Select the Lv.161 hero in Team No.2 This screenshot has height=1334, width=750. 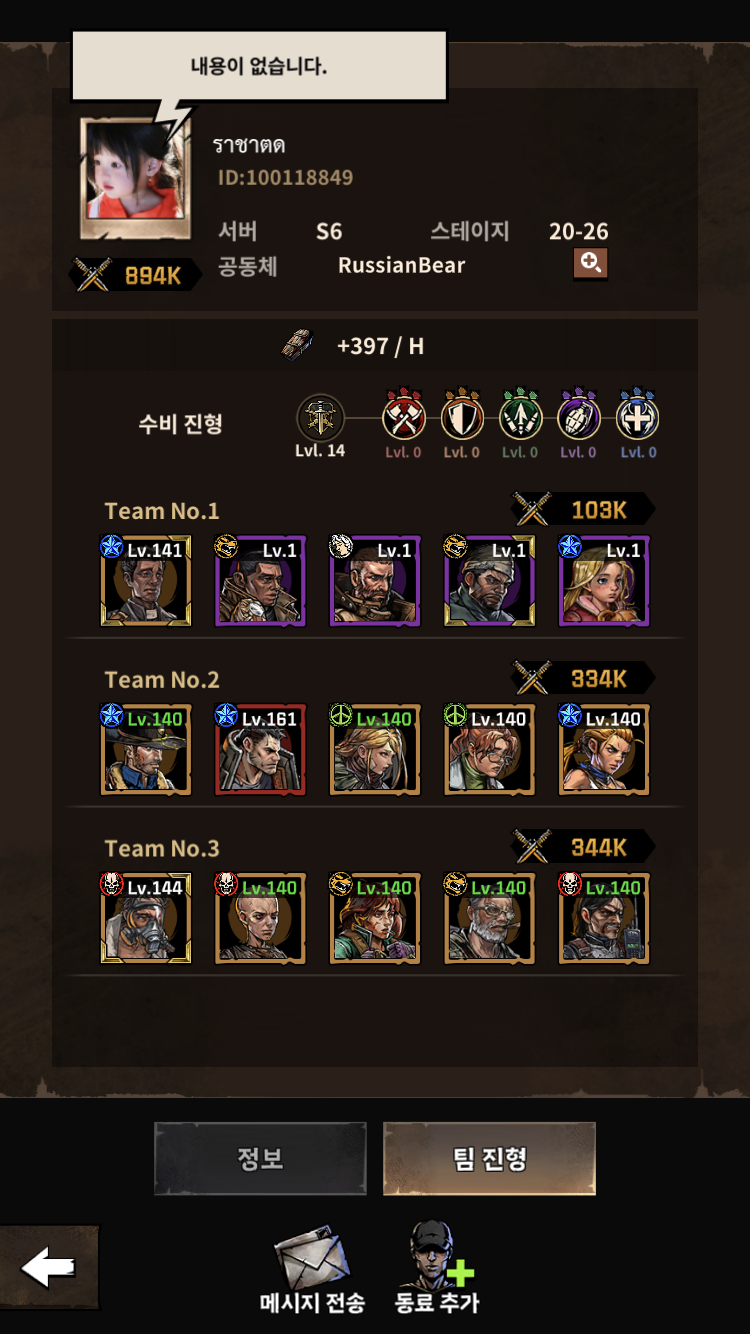tap(260, 751)
